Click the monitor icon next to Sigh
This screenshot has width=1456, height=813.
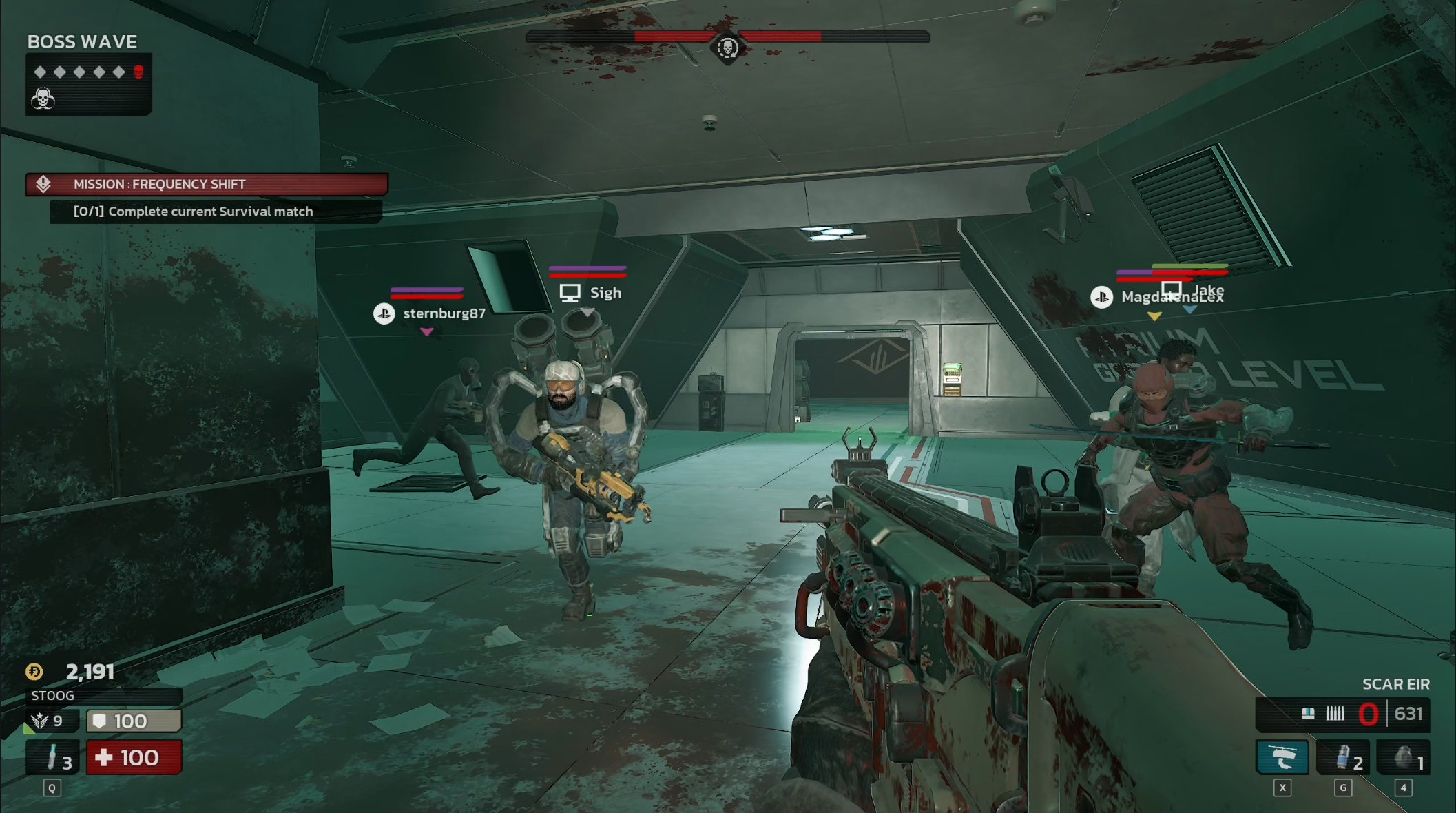(x=569, y=292)
